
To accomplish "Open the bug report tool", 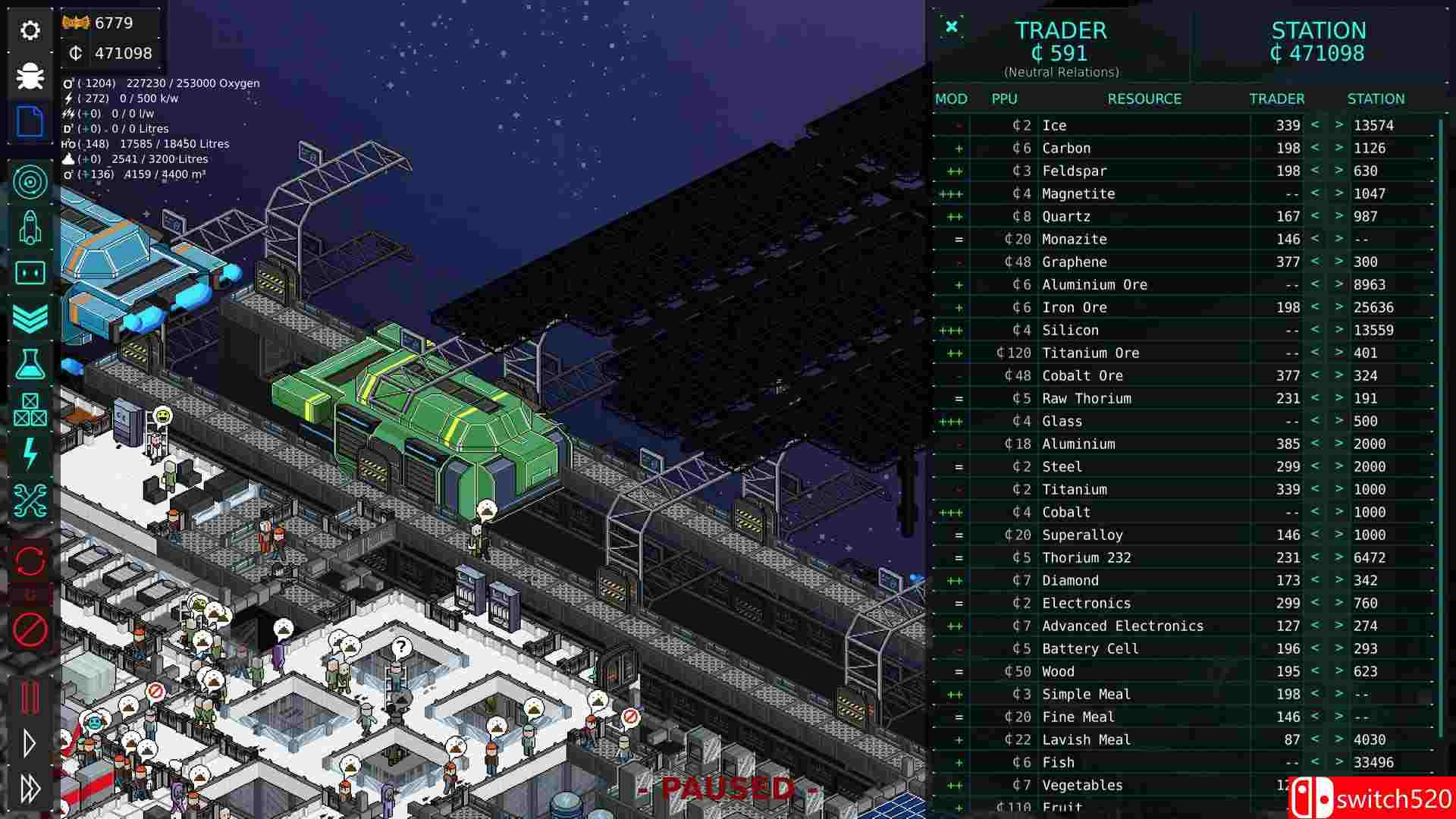I will click(30, 76).
